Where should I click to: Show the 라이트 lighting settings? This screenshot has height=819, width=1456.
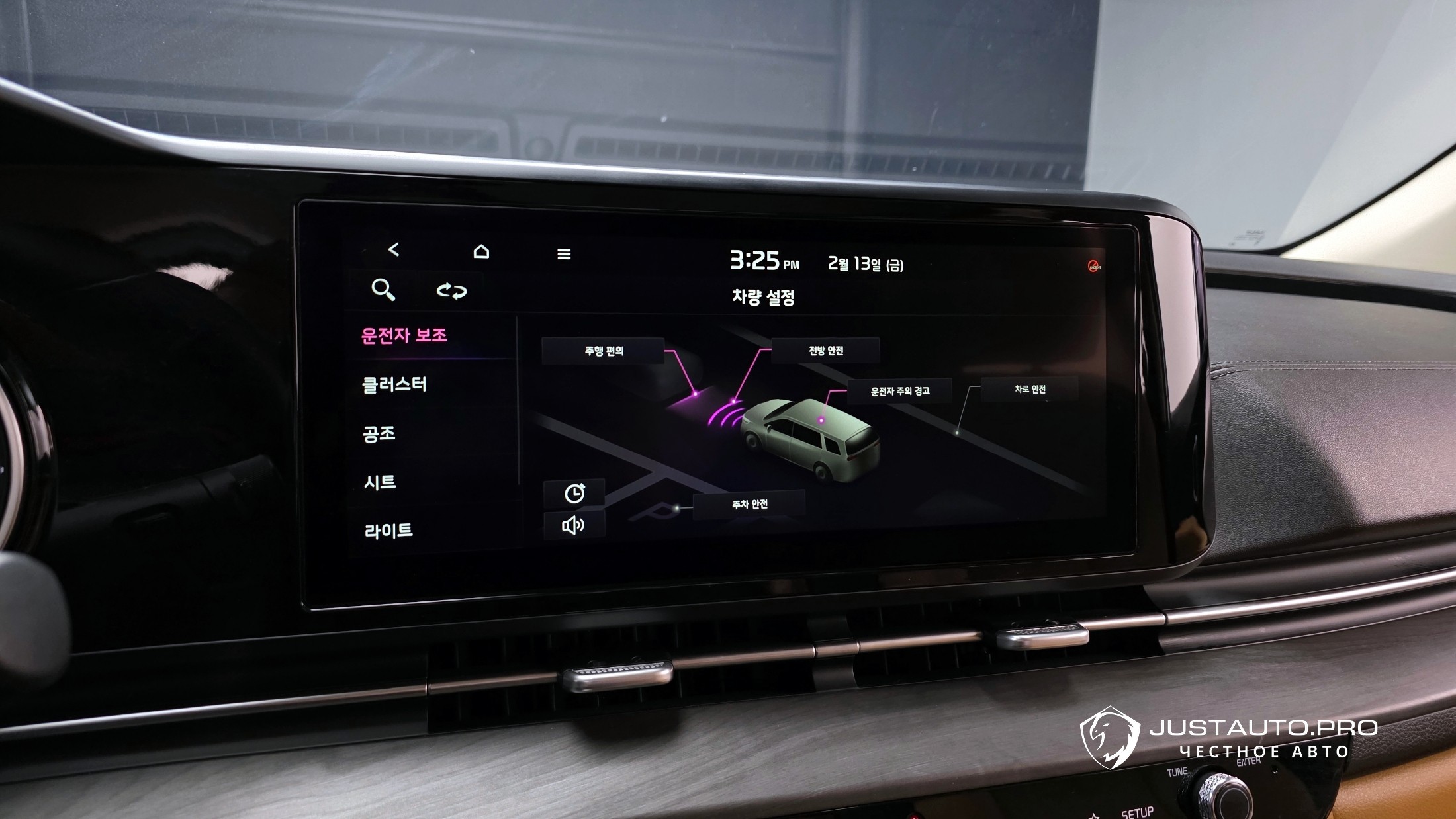point(388,531)
